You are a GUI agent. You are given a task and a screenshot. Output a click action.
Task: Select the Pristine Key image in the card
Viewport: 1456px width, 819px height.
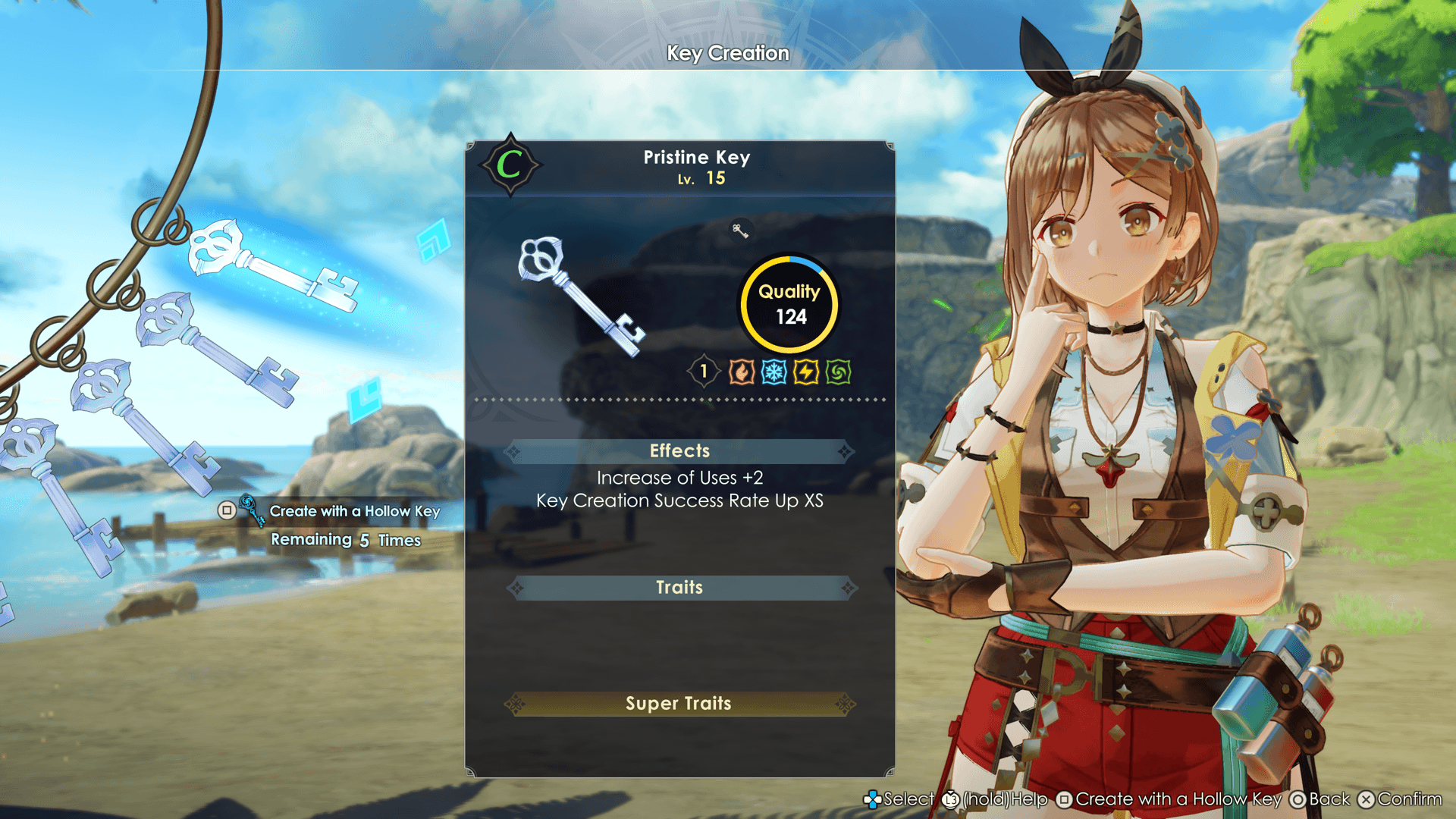(581, 297)
